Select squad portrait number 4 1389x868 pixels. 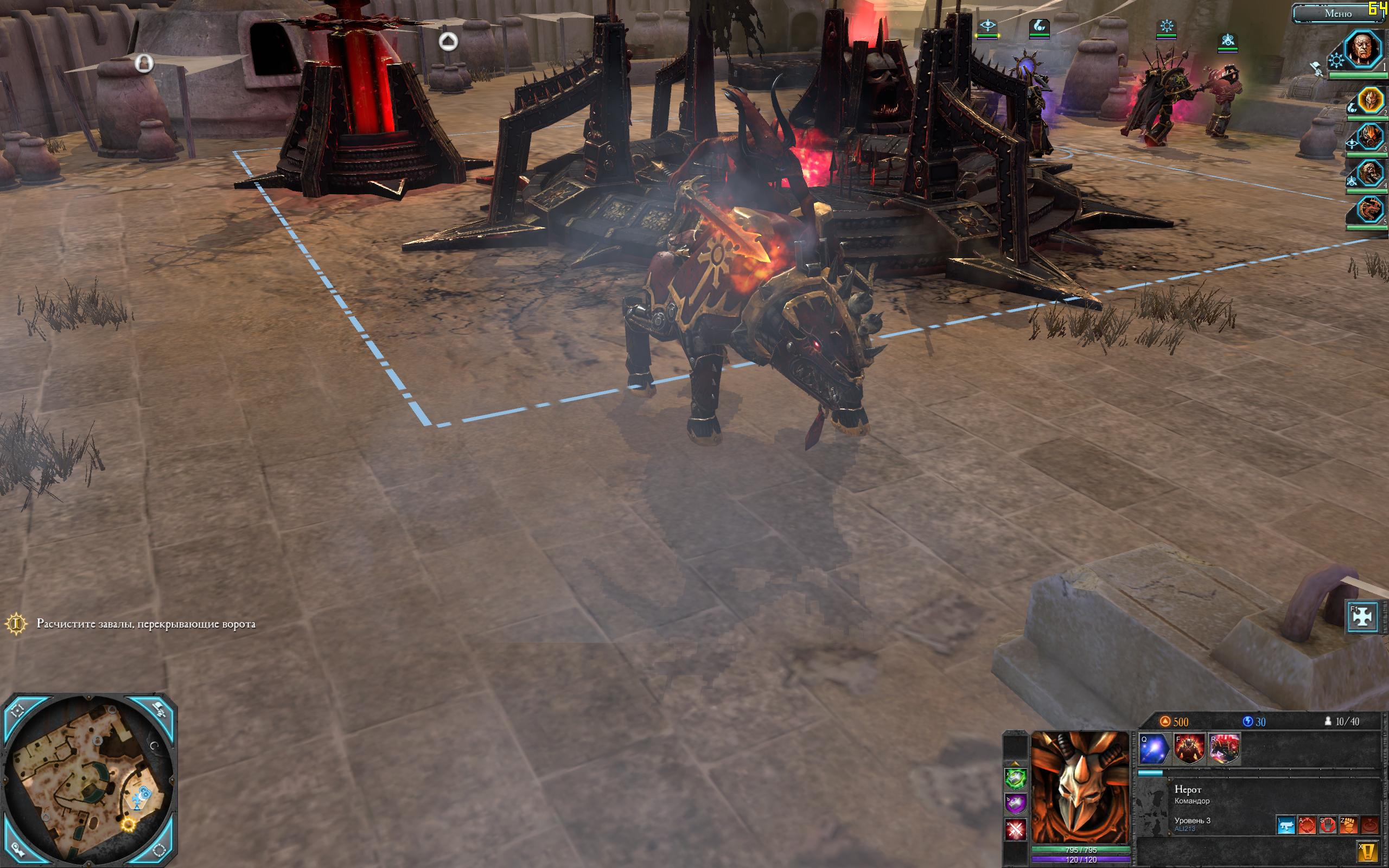click(x=1369, y=174)
